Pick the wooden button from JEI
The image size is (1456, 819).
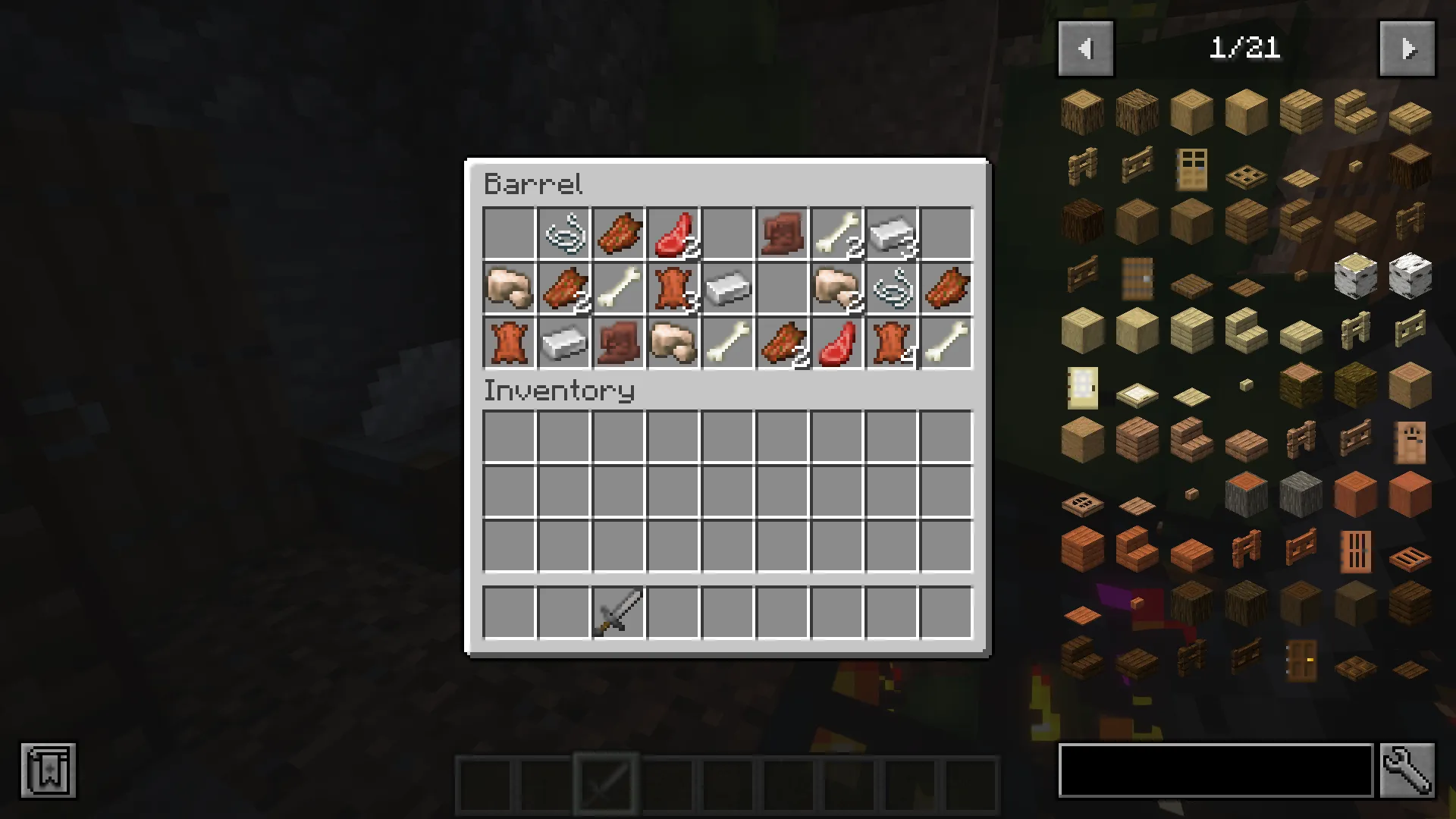(1354, 165)
